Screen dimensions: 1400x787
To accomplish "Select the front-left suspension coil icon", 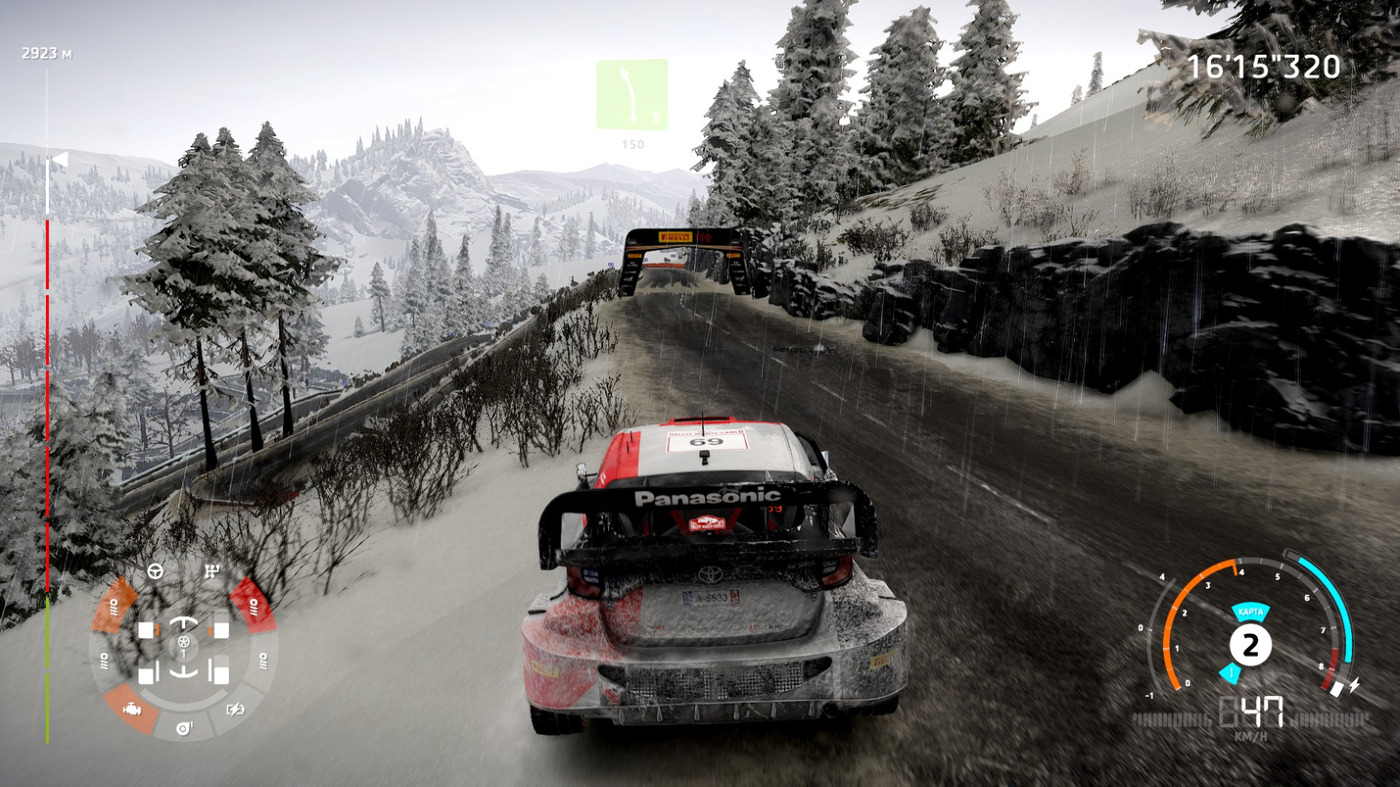I will tap(116, 605).
